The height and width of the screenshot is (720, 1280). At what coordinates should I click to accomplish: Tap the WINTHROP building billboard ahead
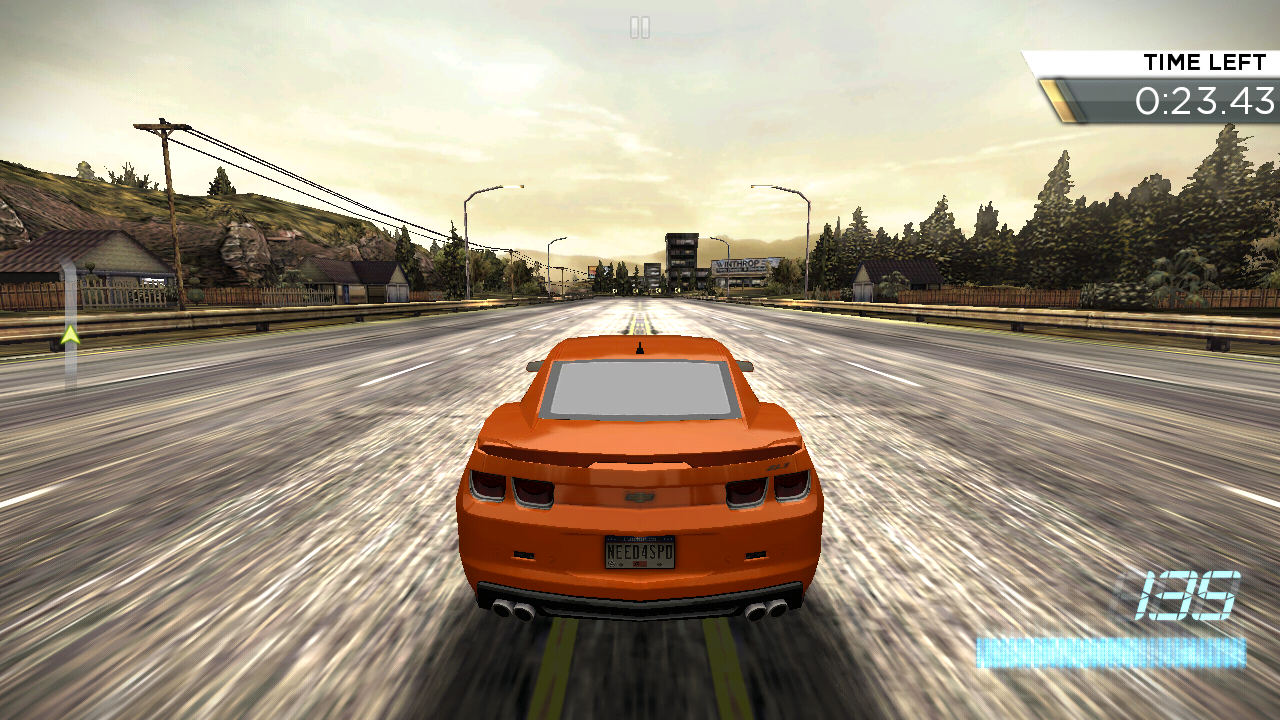click(740, 262)
